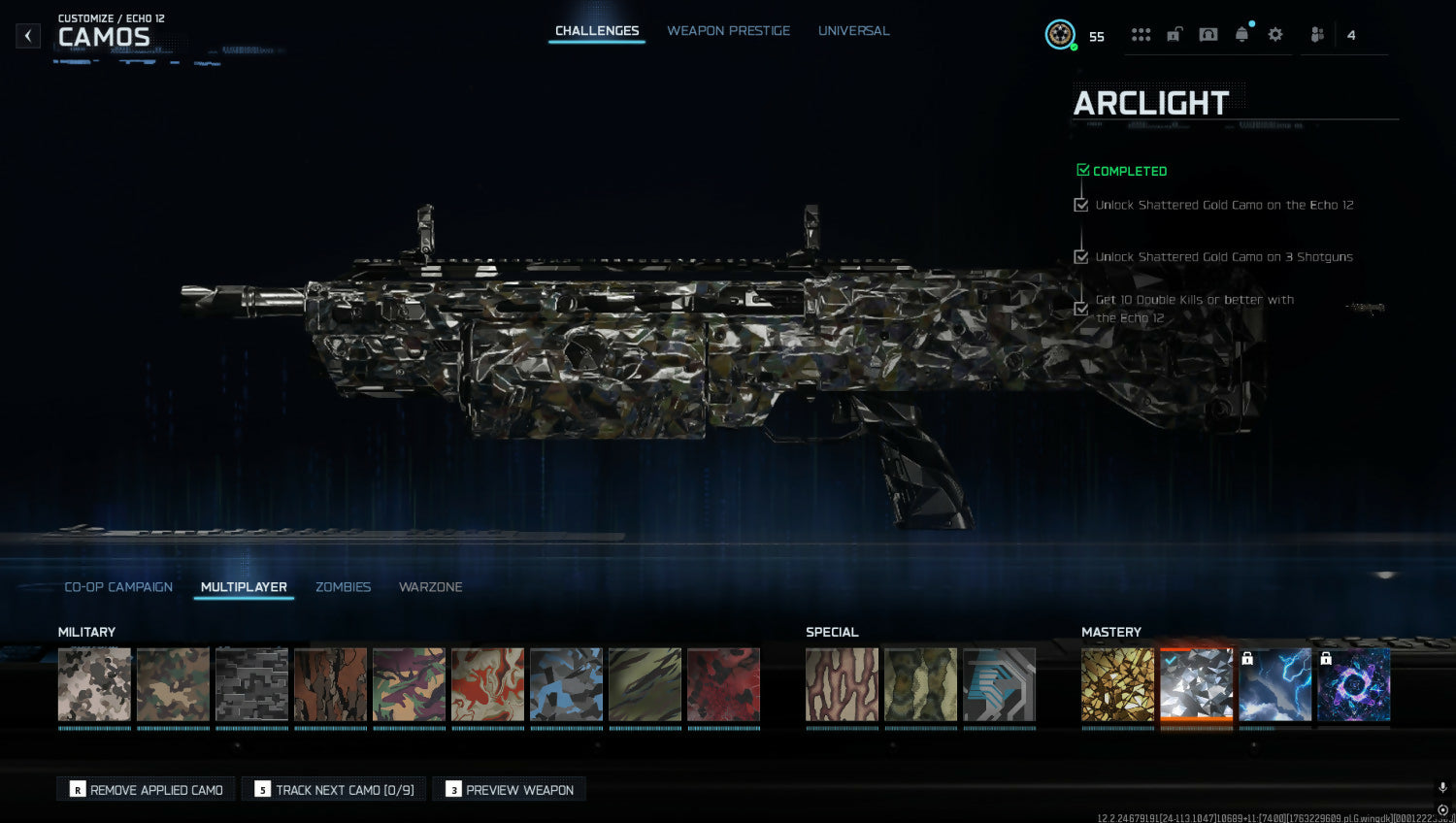1456x823 pixels.
Task: Open the Universal camos tab
Action: point(853,31)
